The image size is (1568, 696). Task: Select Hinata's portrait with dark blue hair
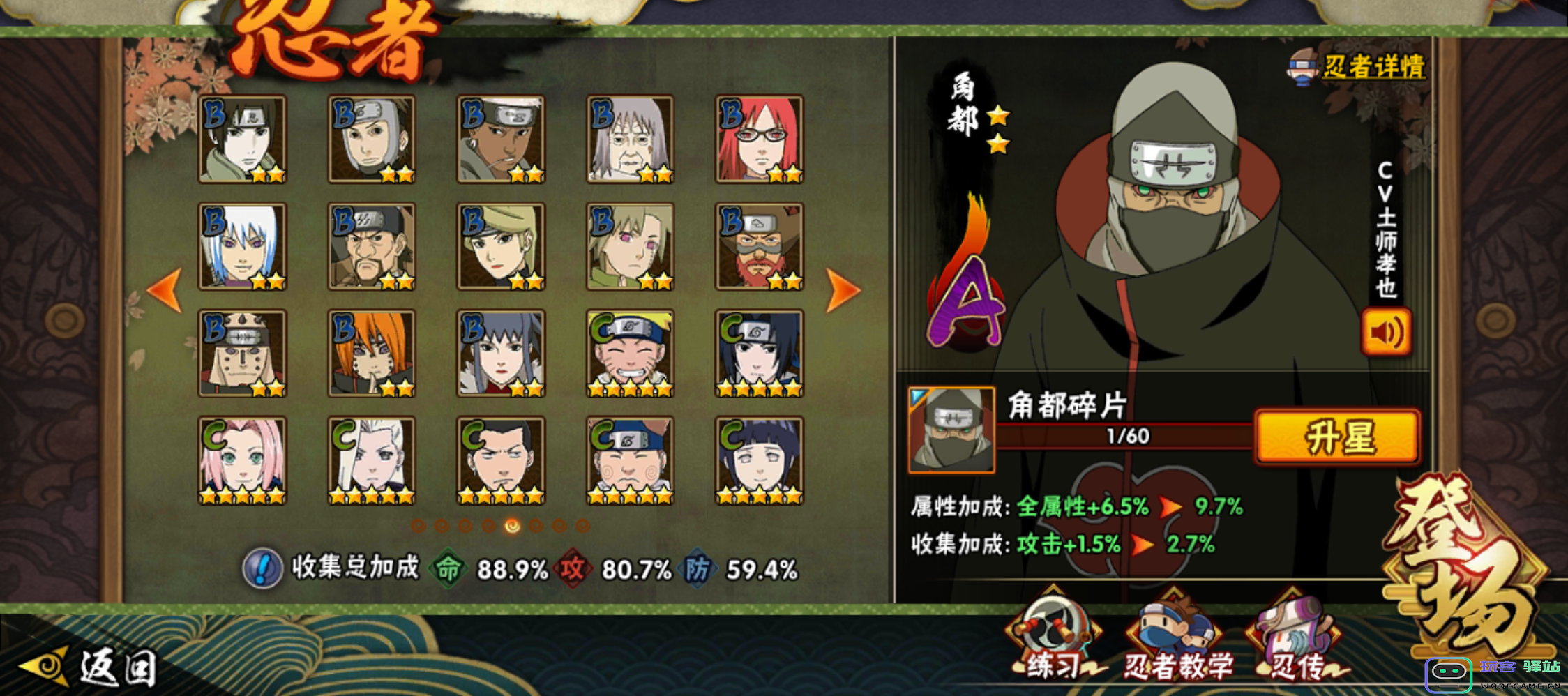coord(760,460)
